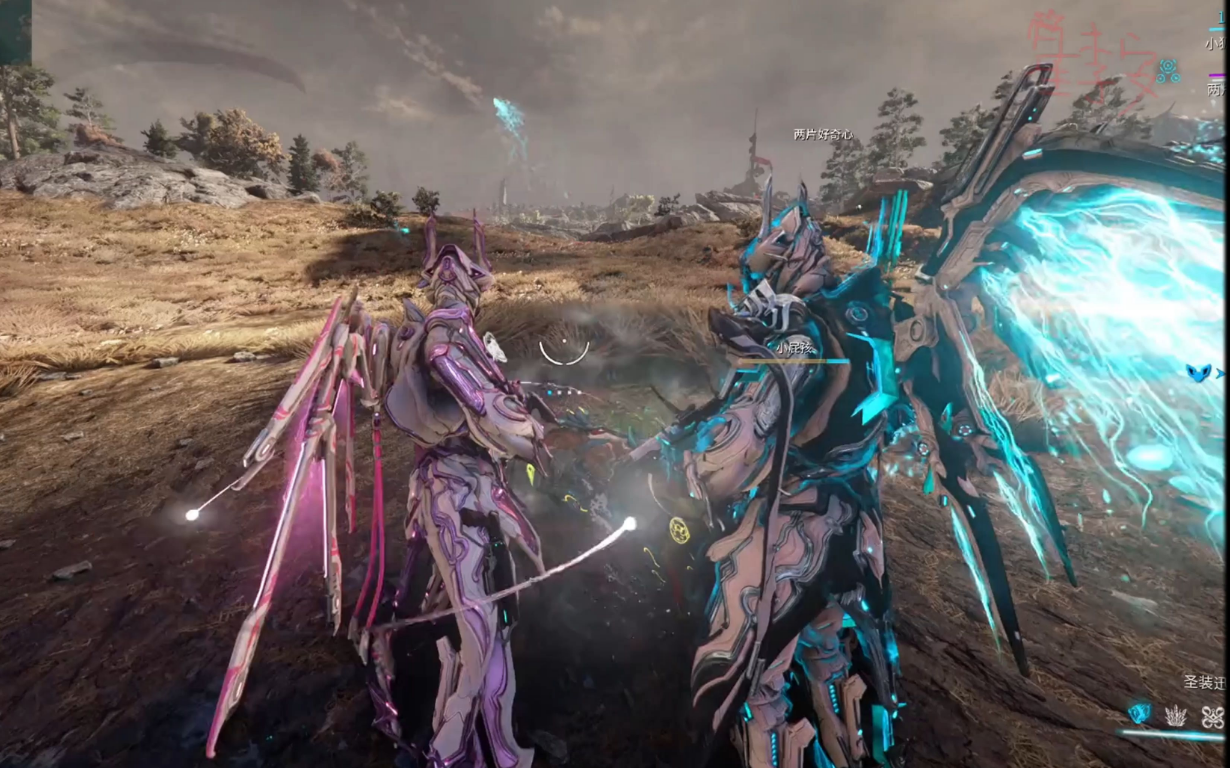1230x768 pixels.
Task: Activate the glowing blue crystal ability icon
Action: click(1139, 713)
